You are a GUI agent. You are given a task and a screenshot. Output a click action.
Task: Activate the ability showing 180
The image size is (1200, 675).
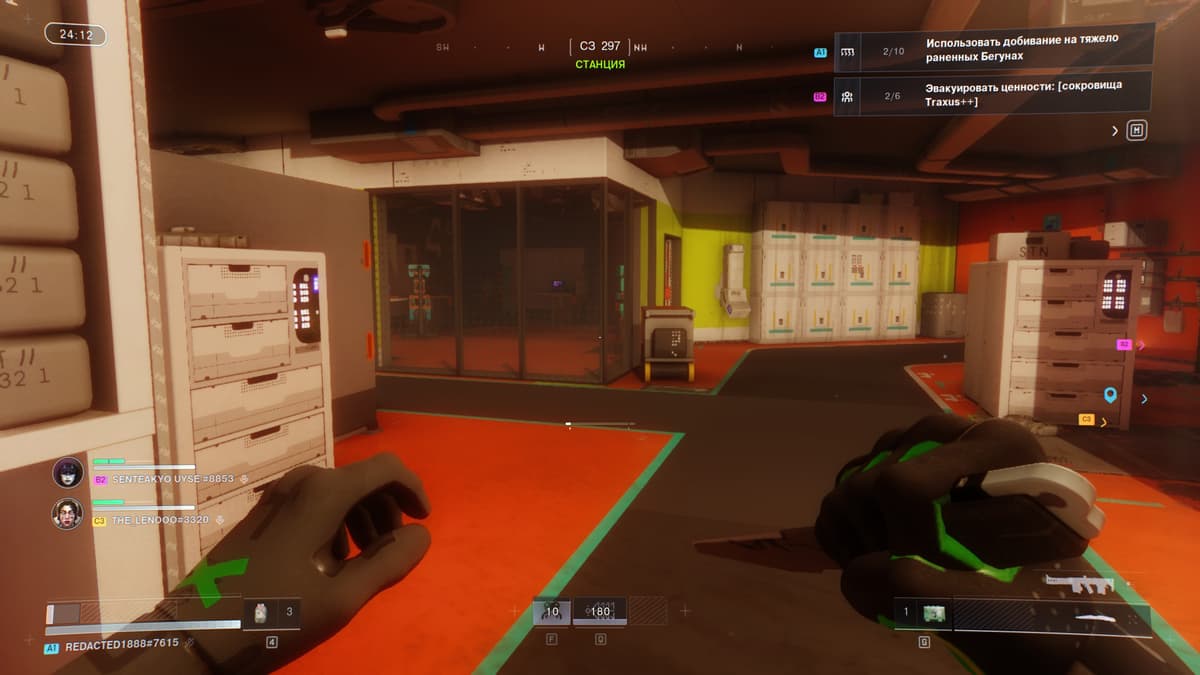600,611
